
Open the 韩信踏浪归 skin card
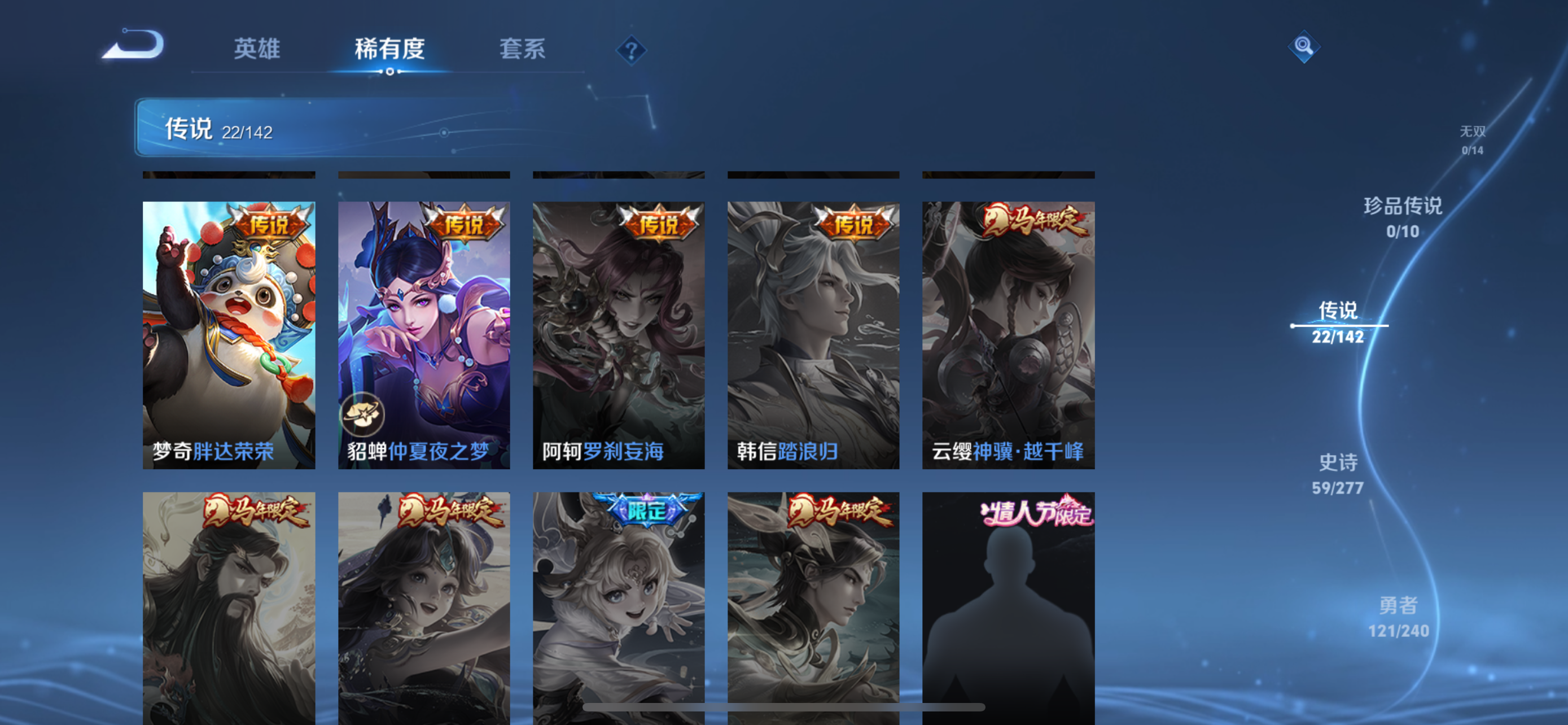[x=813, y=334]
